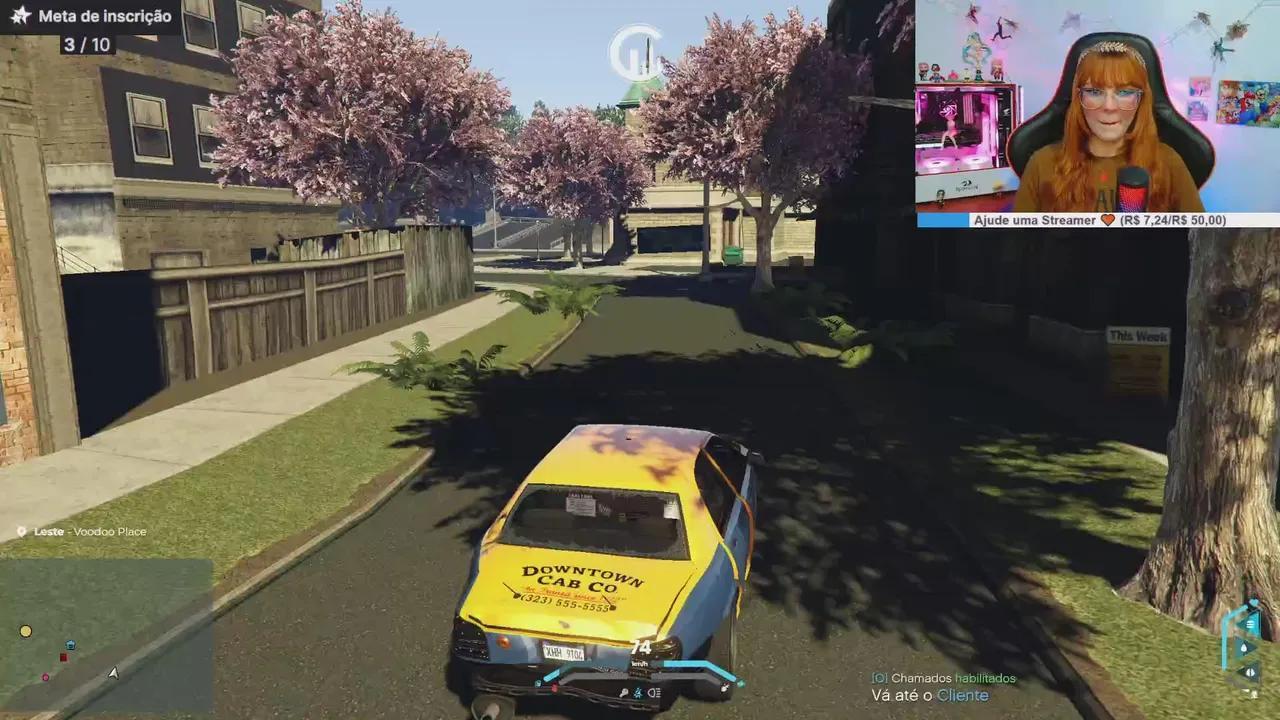This screenshot has width=1280, height=720.
Task: Select the water drop status triangle icon
Action: tap(1244, 647)
